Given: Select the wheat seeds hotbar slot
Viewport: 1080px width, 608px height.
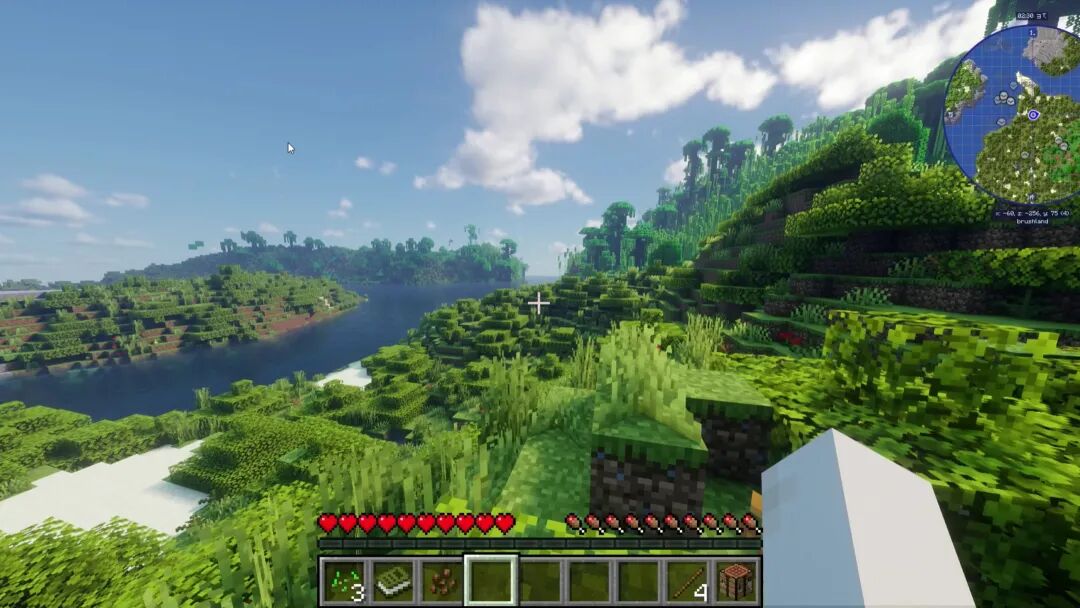Looking at the screenshot, I should (344, 581).
